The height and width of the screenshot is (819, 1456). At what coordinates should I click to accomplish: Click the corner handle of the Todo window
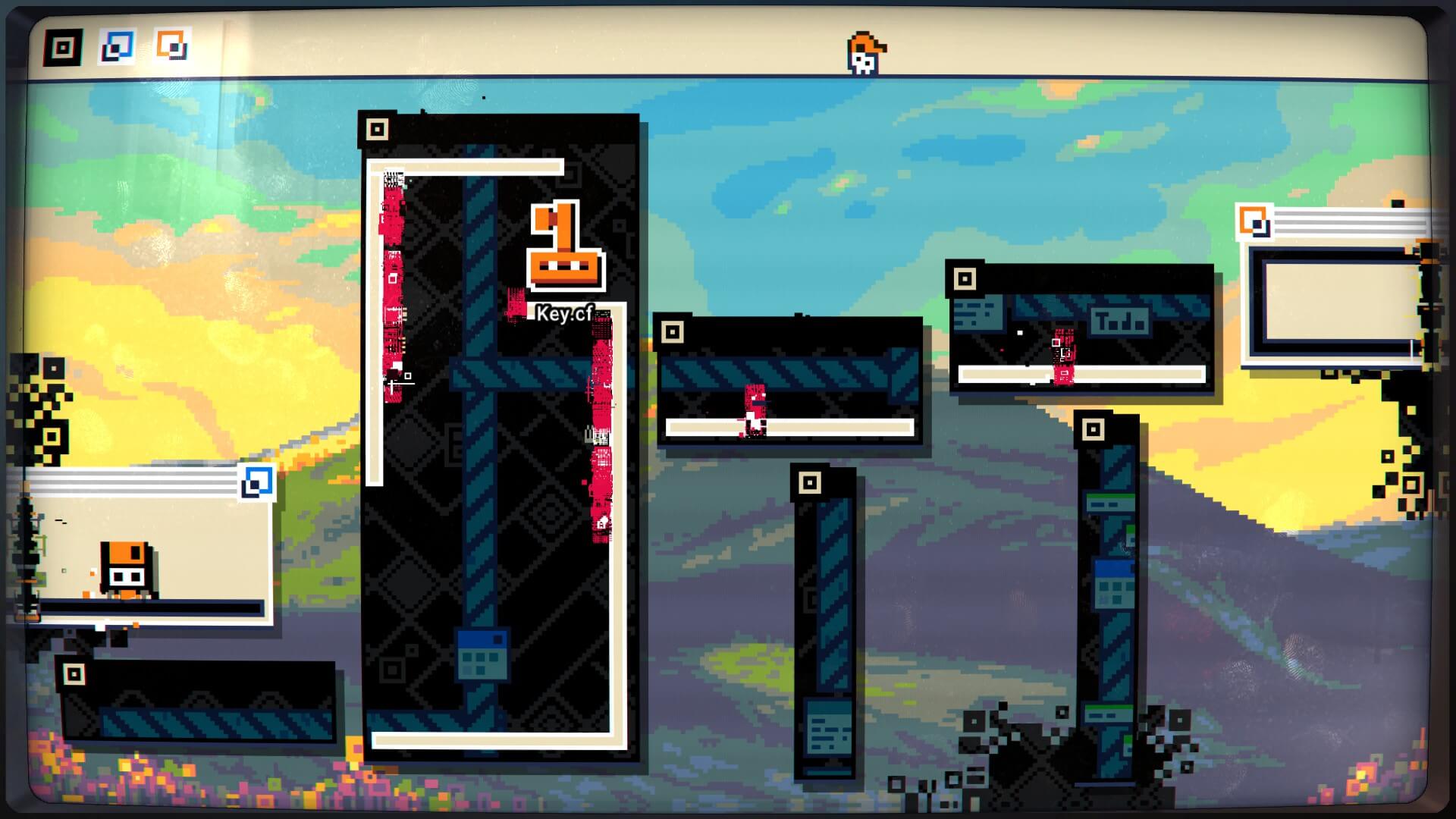[x=965, y=279]
